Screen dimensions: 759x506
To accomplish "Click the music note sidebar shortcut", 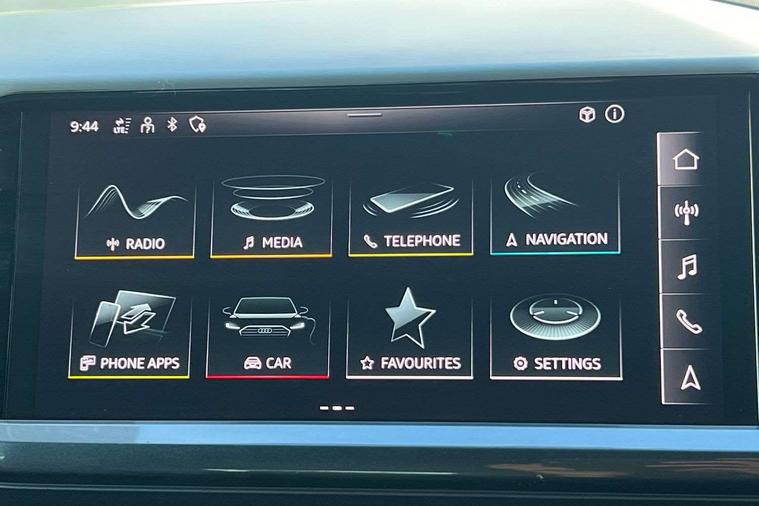I will (x=688, y=268).
